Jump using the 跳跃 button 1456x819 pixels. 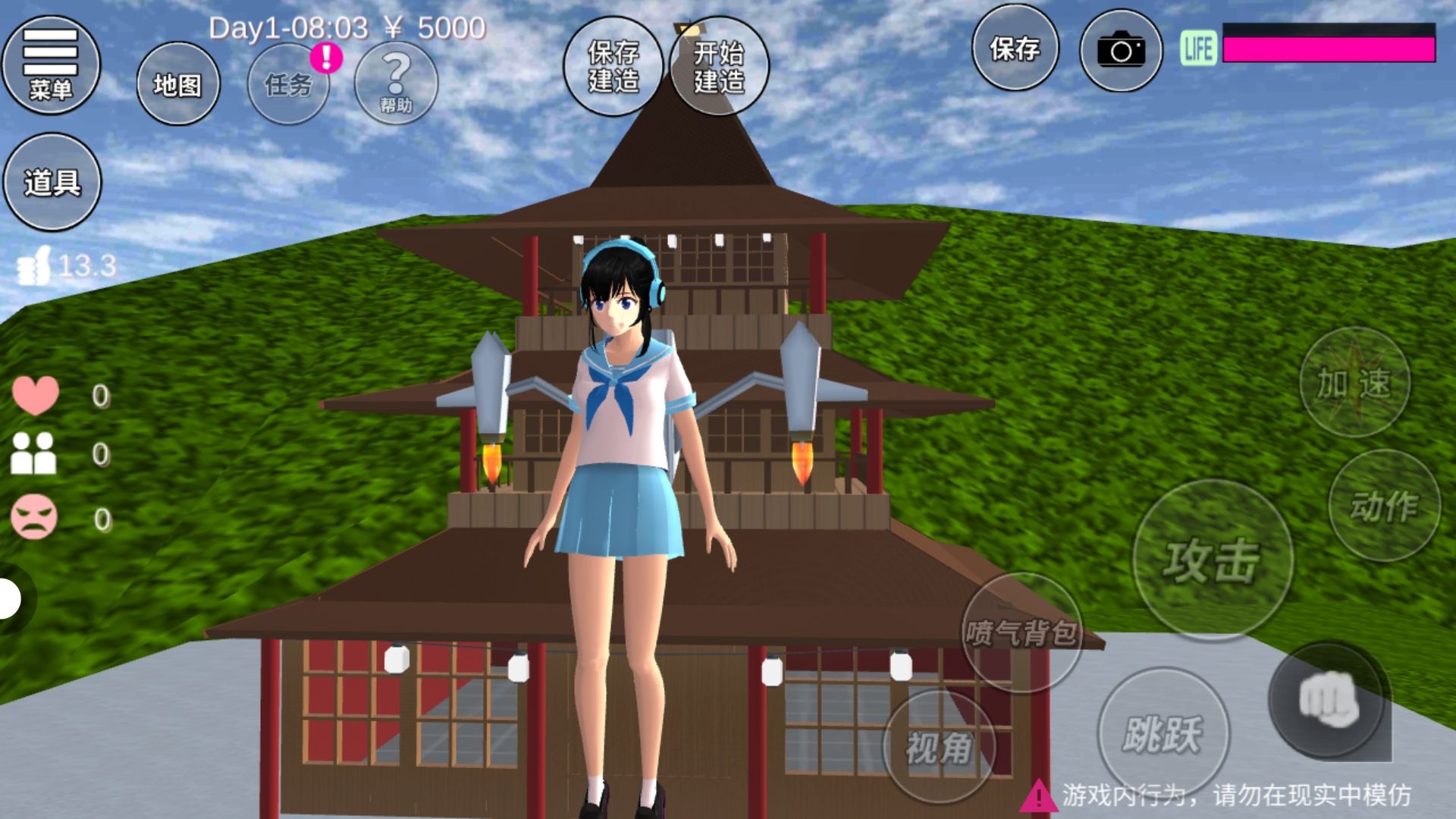[1163, 733]
